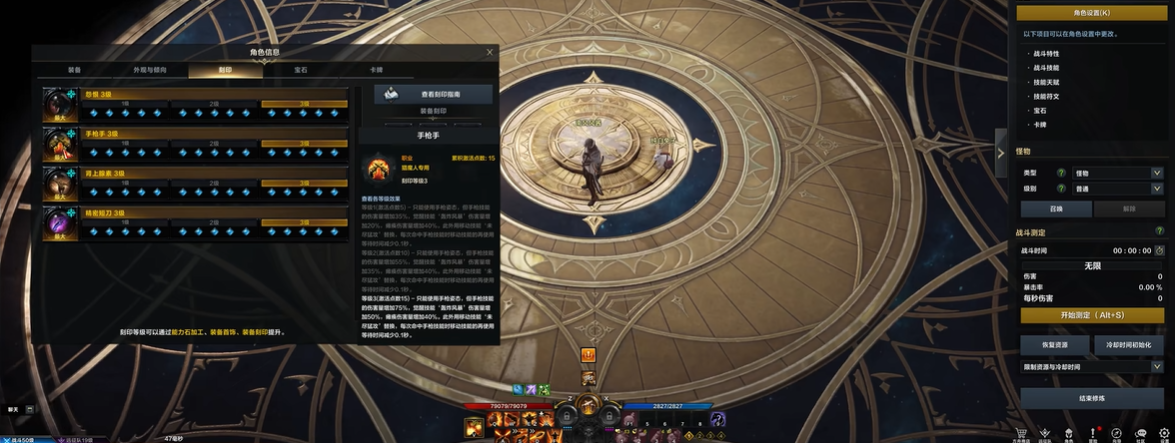
Task: Click the 查看刻印指南 engraving guide button
Action: coord(433,94)
